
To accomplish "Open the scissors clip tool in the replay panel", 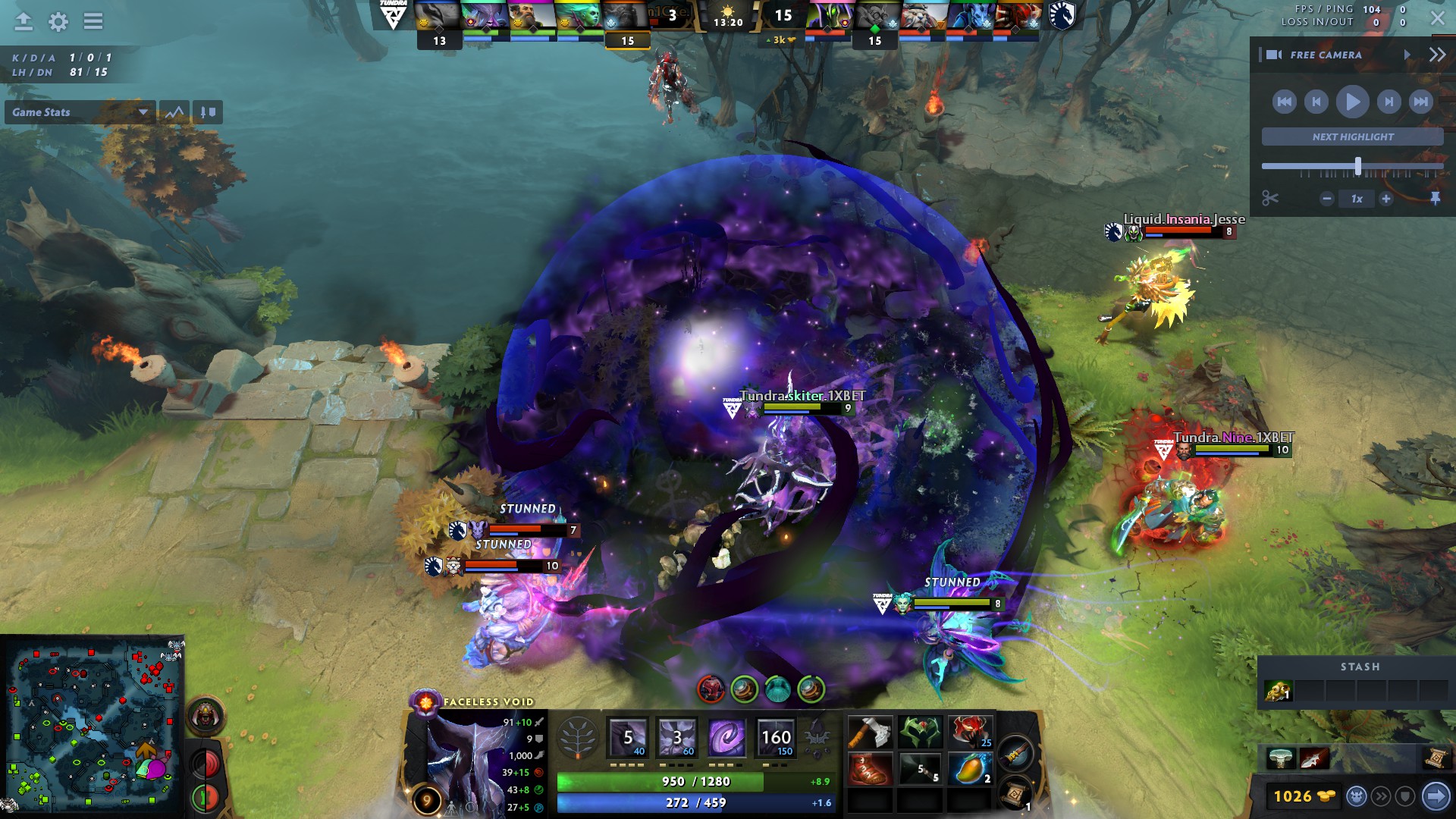I will 1269,198.
